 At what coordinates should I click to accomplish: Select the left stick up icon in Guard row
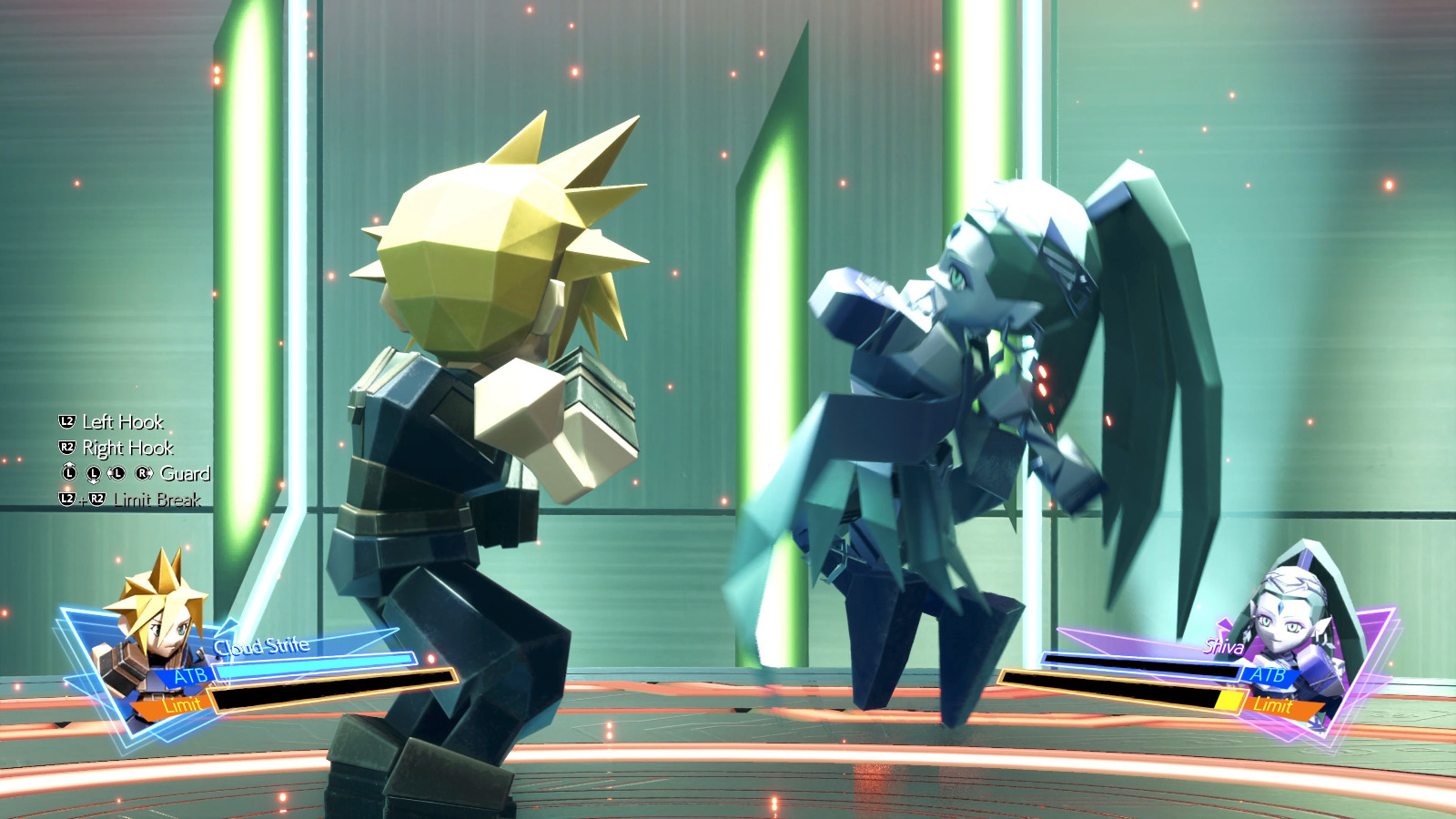(69, 473)
